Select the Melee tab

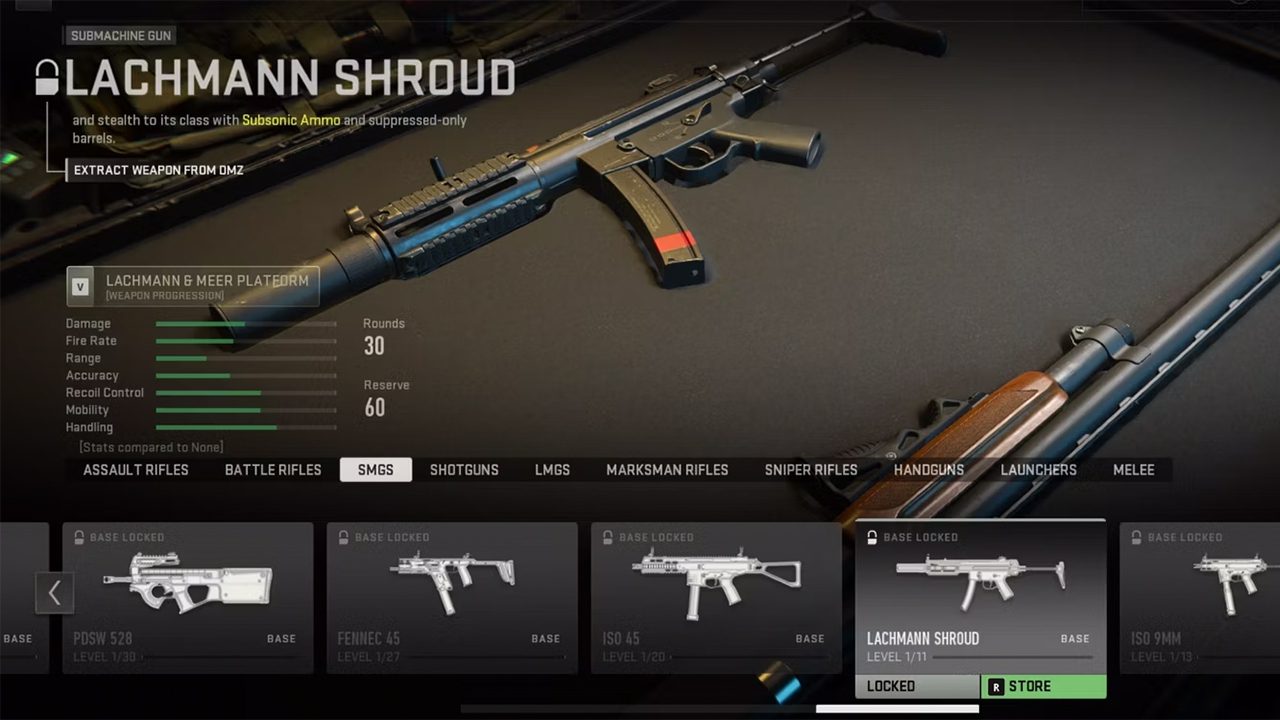1134,470
